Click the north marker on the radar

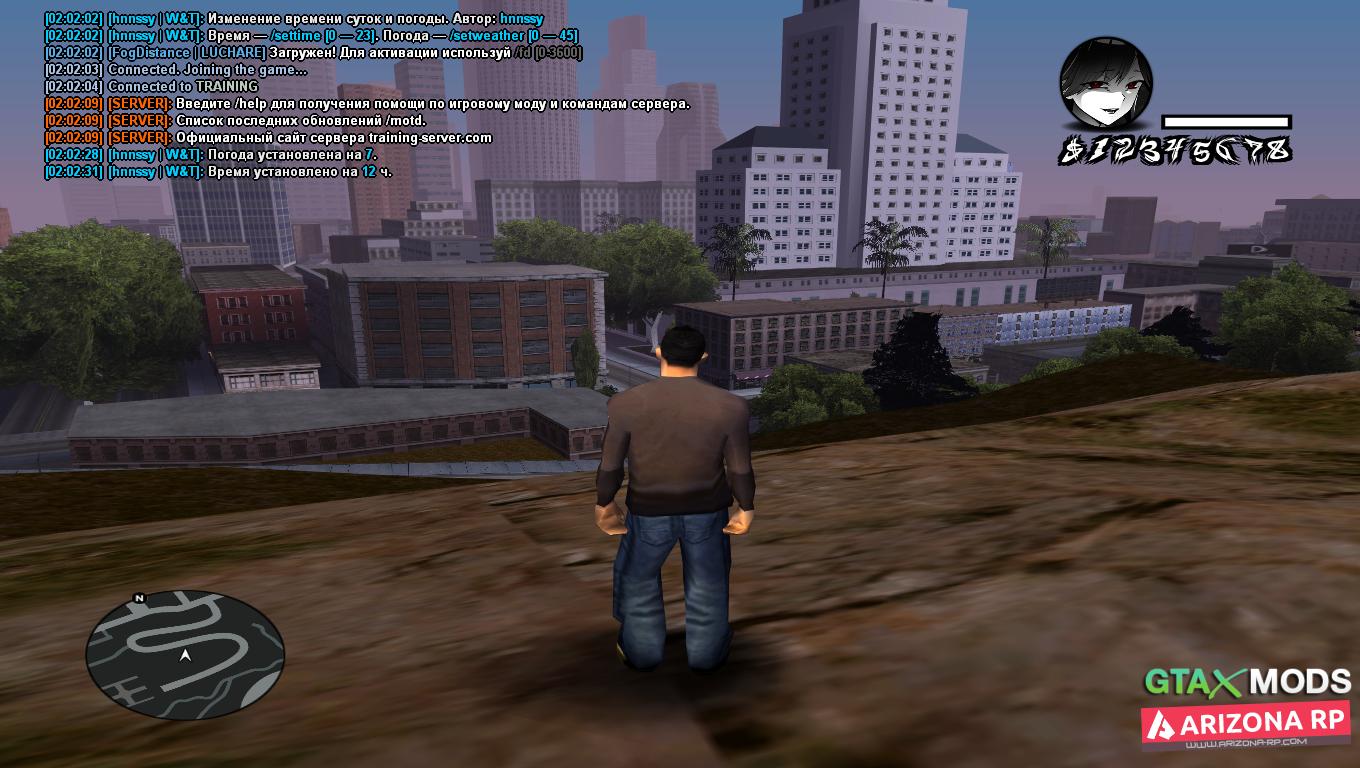coord(139,598)
